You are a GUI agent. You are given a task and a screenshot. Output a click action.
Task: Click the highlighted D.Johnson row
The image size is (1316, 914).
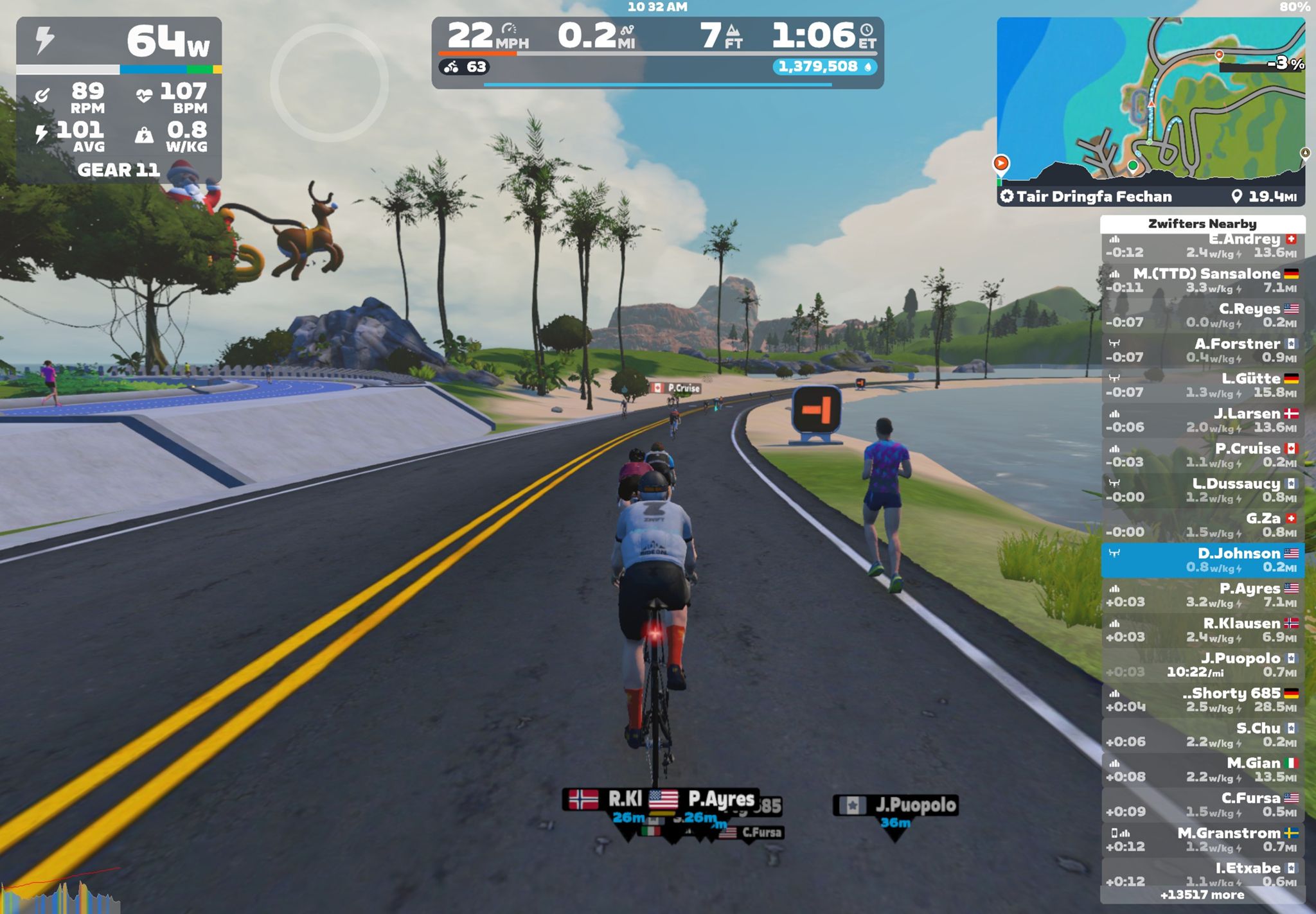coord(1202,560)
